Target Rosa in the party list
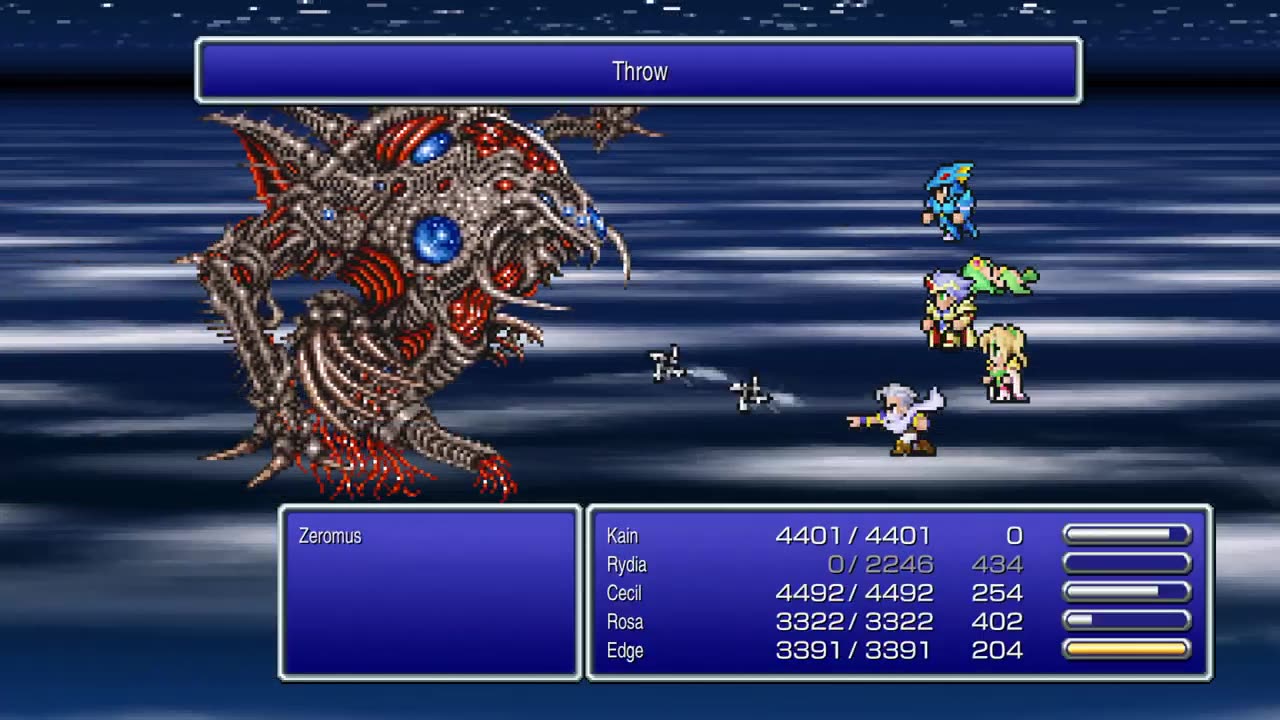The height and width of the screenshot is (720, 1280). pyautogui.click(x=624, y=622)
